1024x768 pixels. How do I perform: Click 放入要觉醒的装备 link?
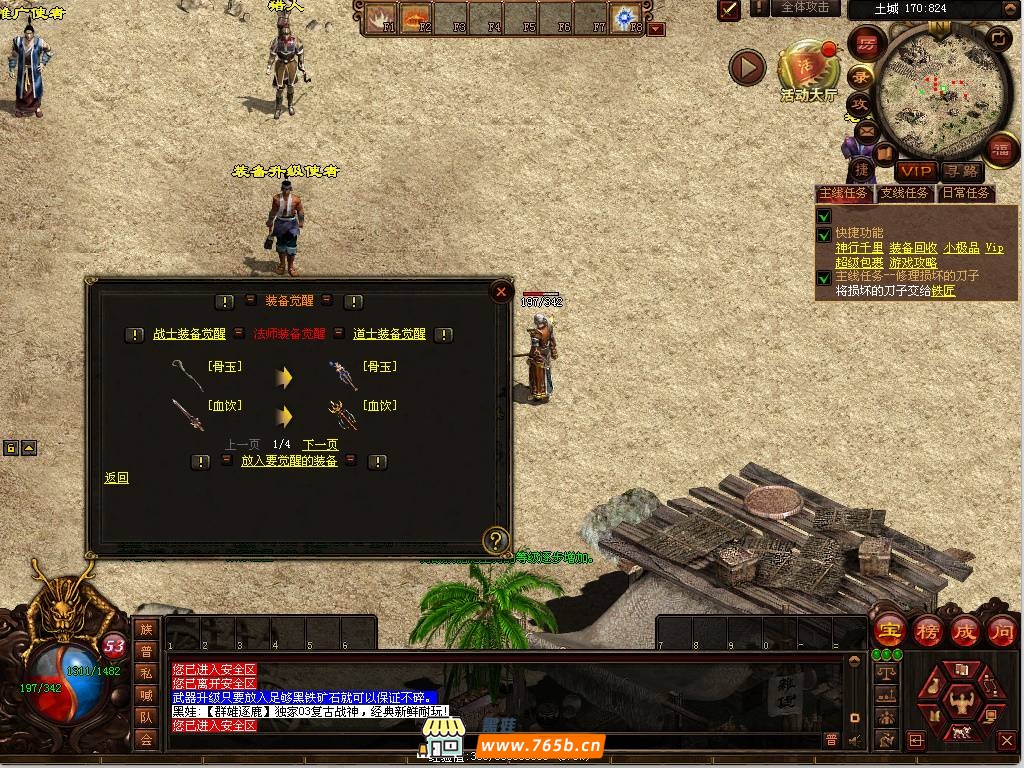pyautogui.click(x=289, y=461)
